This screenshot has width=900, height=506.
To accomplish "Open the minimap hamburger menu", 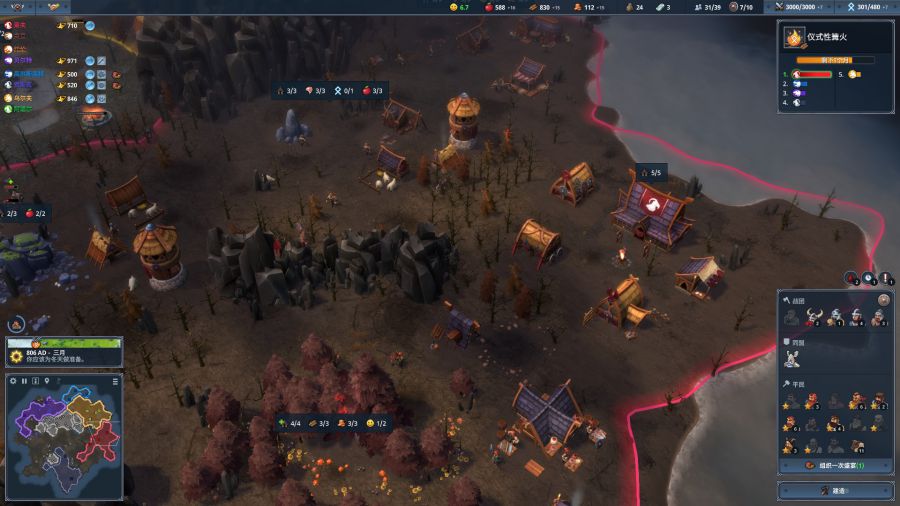I will (x=115, y=381).
